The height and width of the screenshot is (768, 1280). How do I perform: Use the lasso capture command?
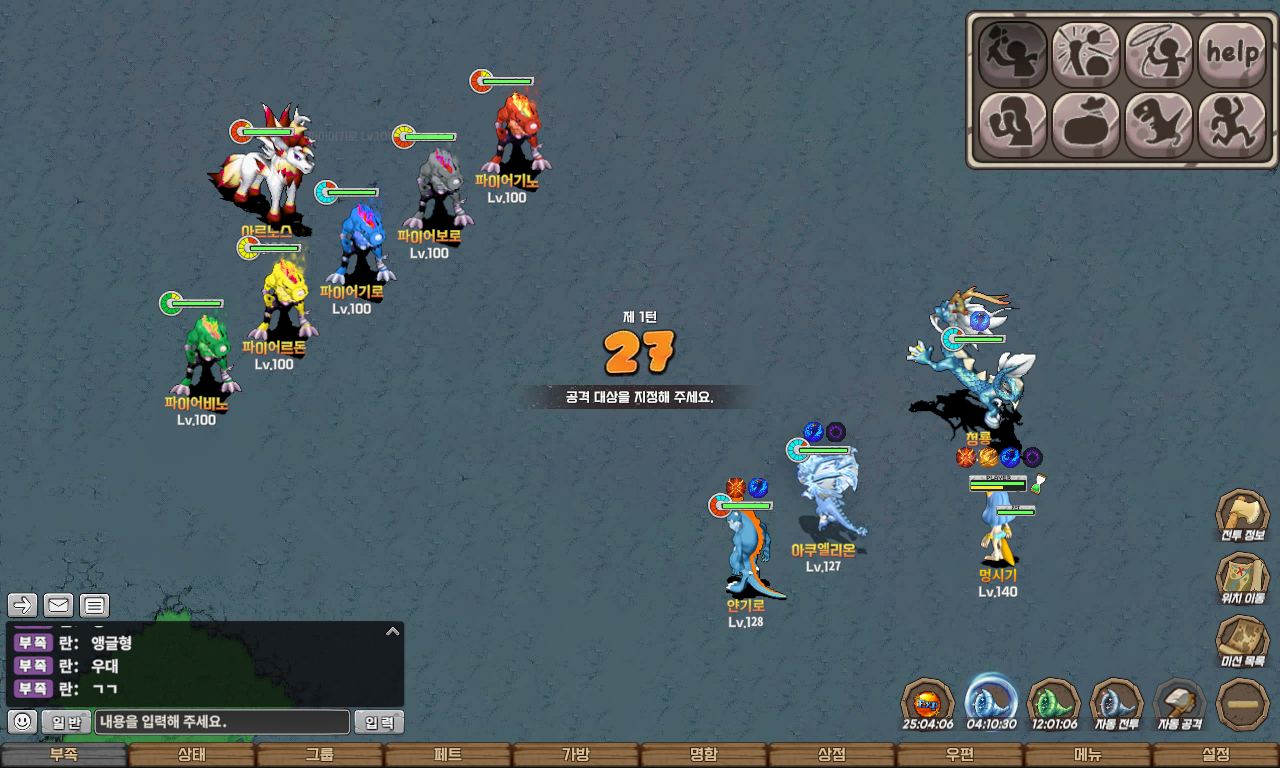point(1159,54)
